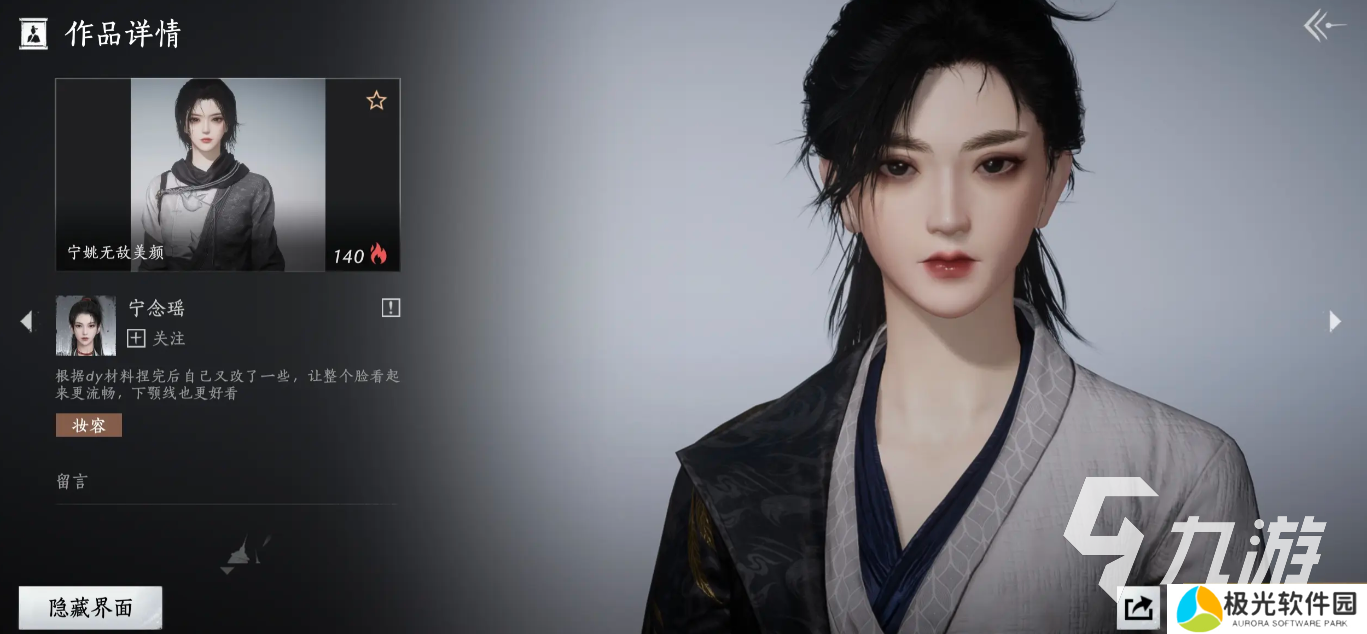Go to previous work with left arrow
Image resolution: width=1367 pixels, height=634 pixels.
point(26,321)
